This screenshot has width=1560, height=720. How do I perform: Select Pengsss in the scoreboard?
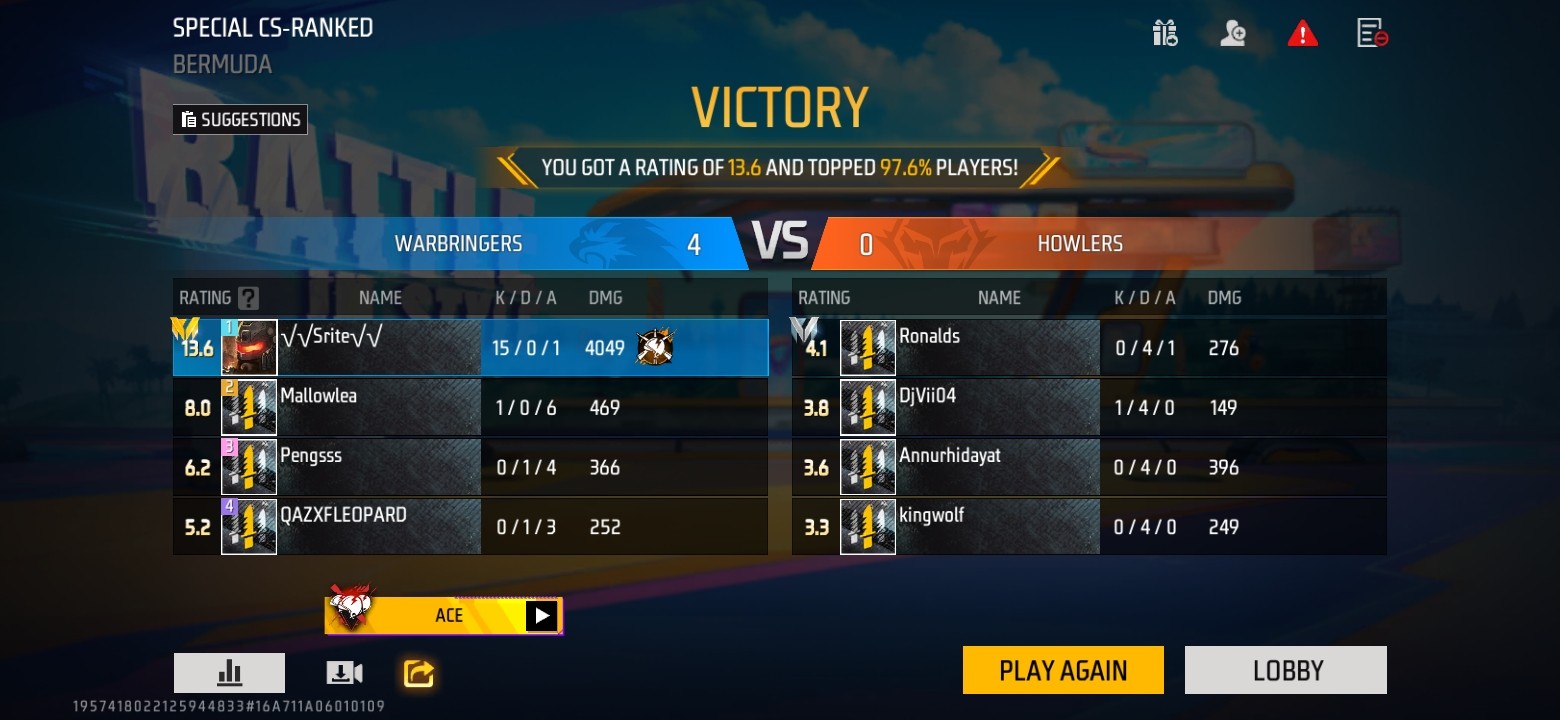pyautogui.click(x=470, y=467)
